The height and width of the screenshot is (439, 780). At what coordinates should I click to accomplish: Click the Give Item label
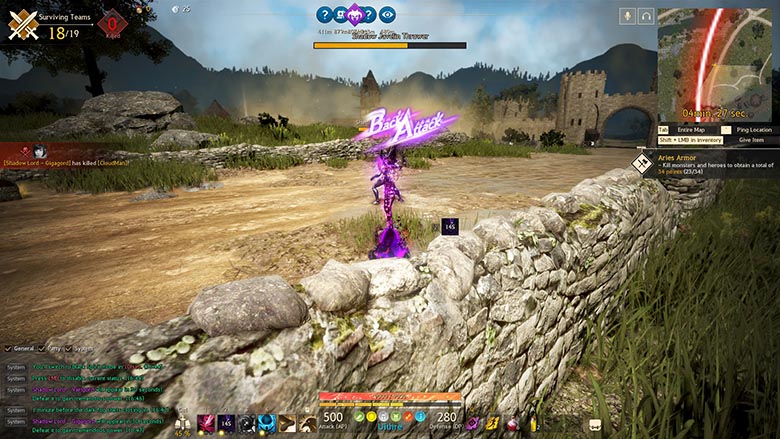(751, 140)
